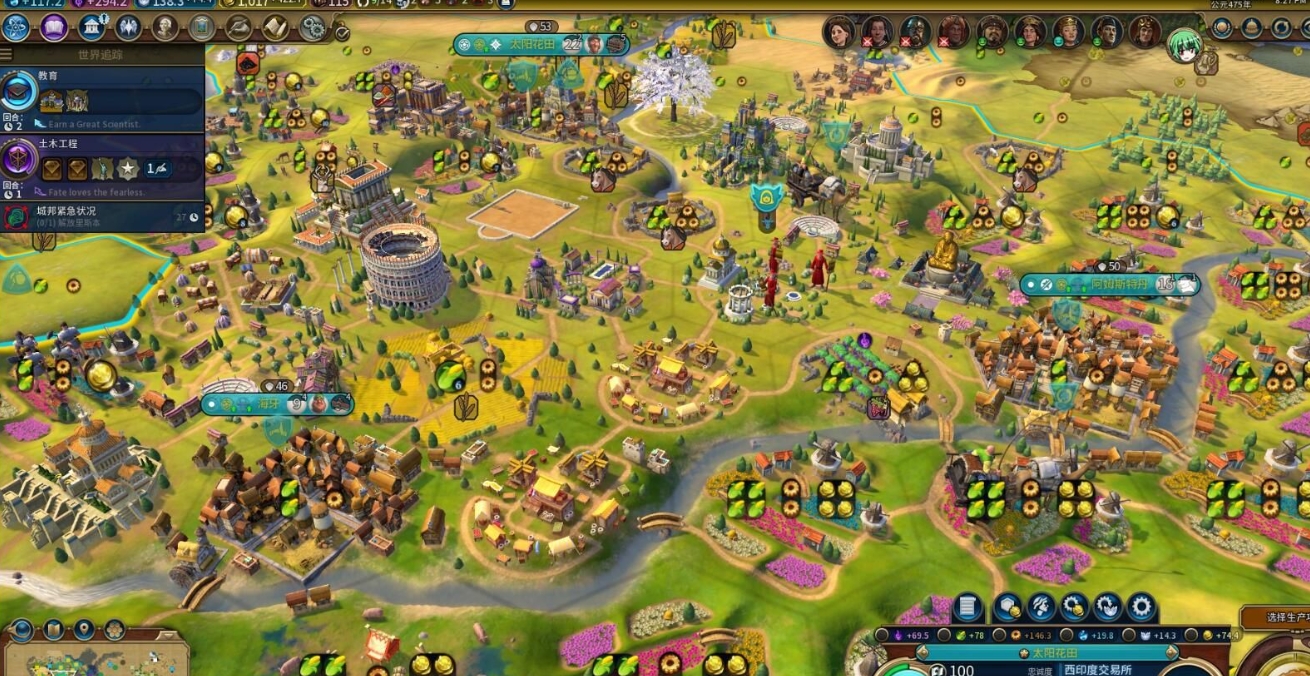
Task: Open the green-haired player leader portrait
Action: (1185, 45)
